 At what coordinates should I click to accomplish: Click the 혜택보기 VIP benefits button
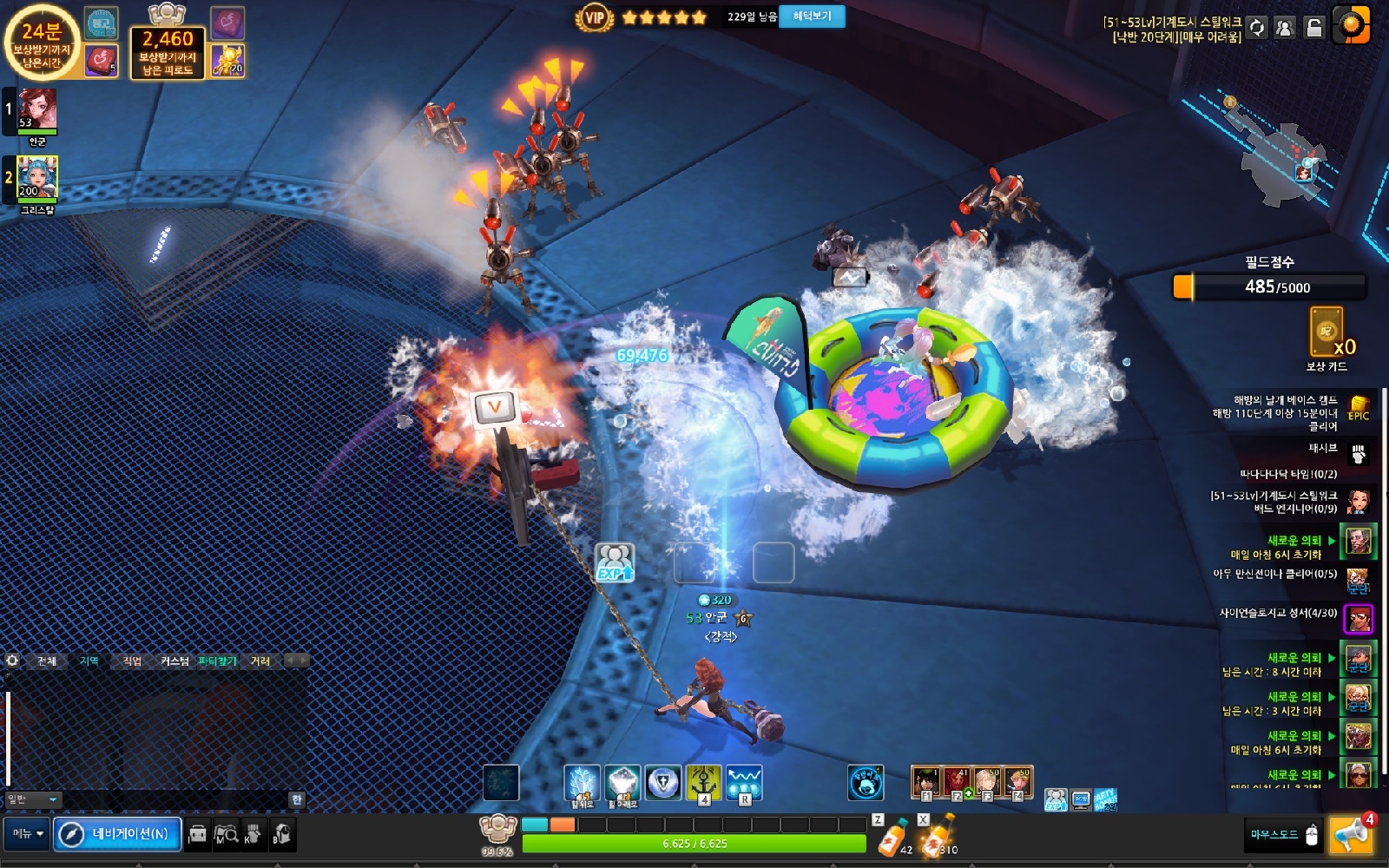click(x=812, y=16)
